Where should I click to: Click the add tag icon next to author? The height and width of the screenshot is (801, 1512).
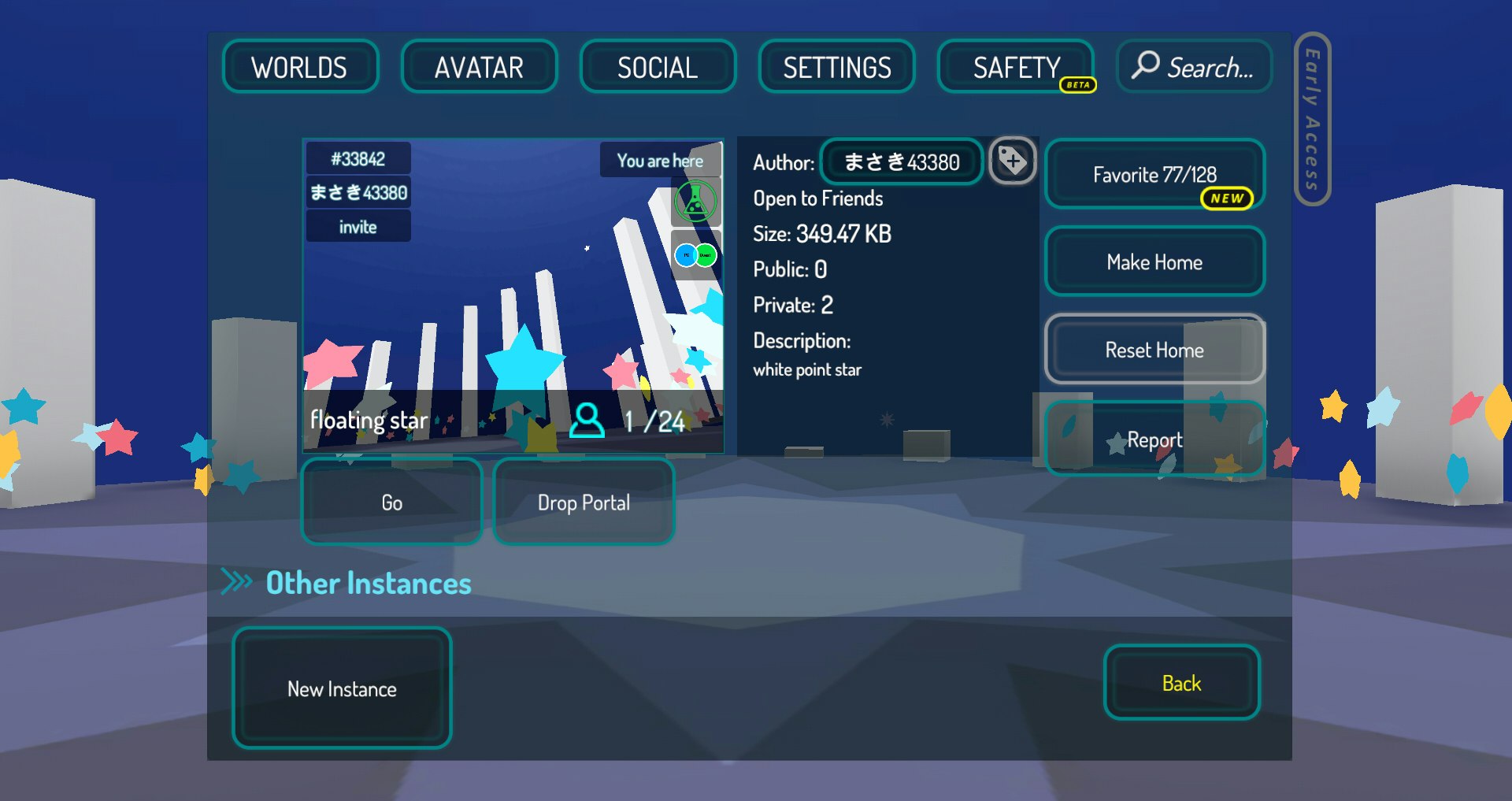pos(1012,161)
